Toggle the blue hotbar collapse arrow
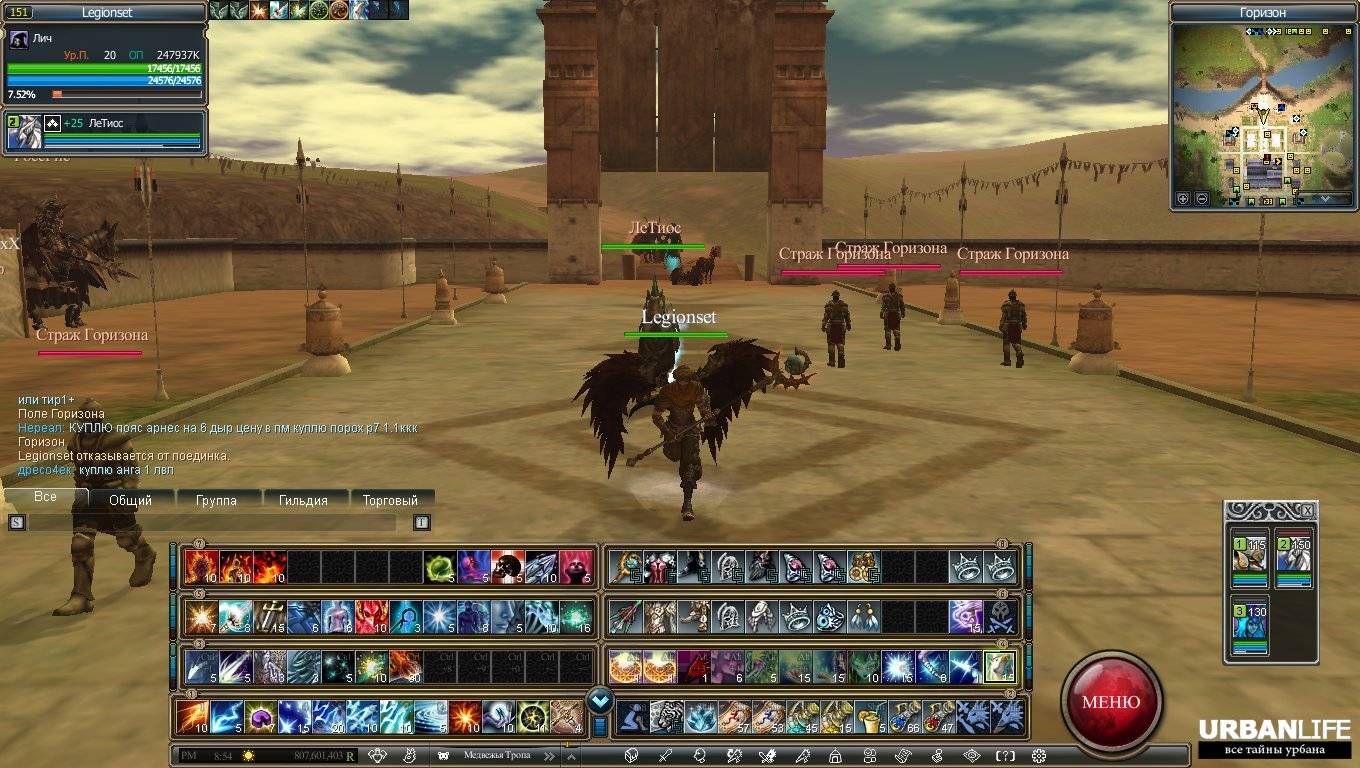Screen dimensions: 1360x768 599,699
